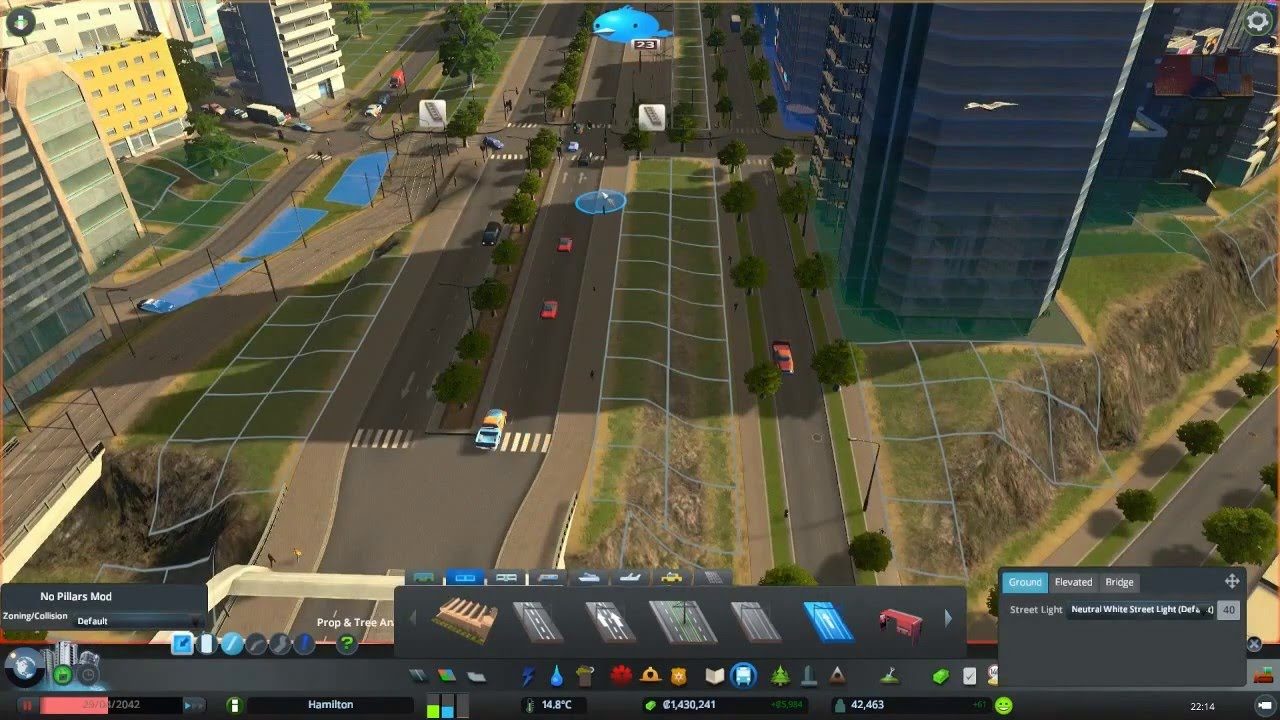Switch to the Bridge tab
Image resolution: width=1280 pixels, height=720 pixels.
[x=1119, y=582]
